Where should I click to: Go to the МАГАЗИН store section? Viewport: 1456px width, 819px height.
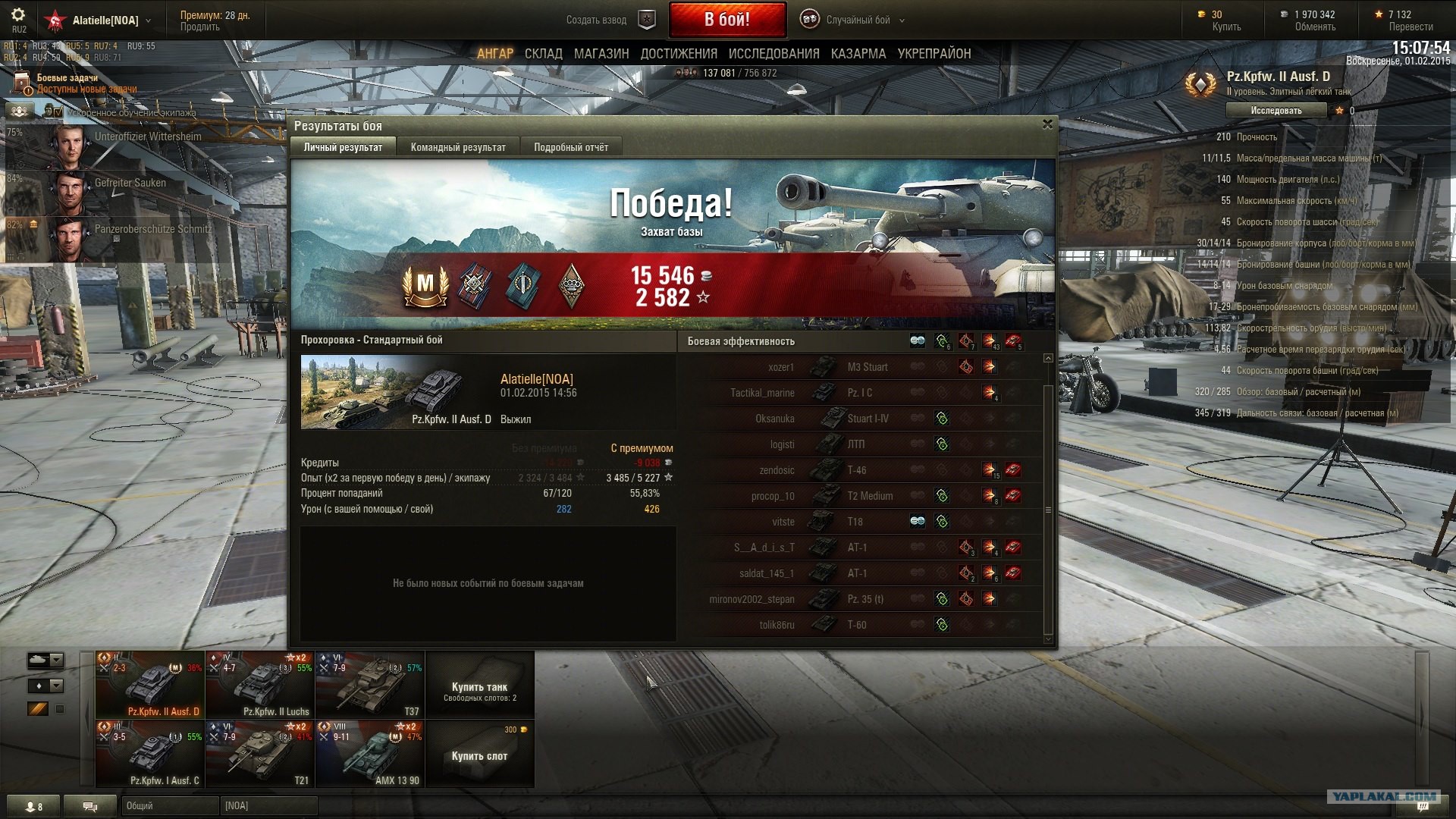click(601, 54)
